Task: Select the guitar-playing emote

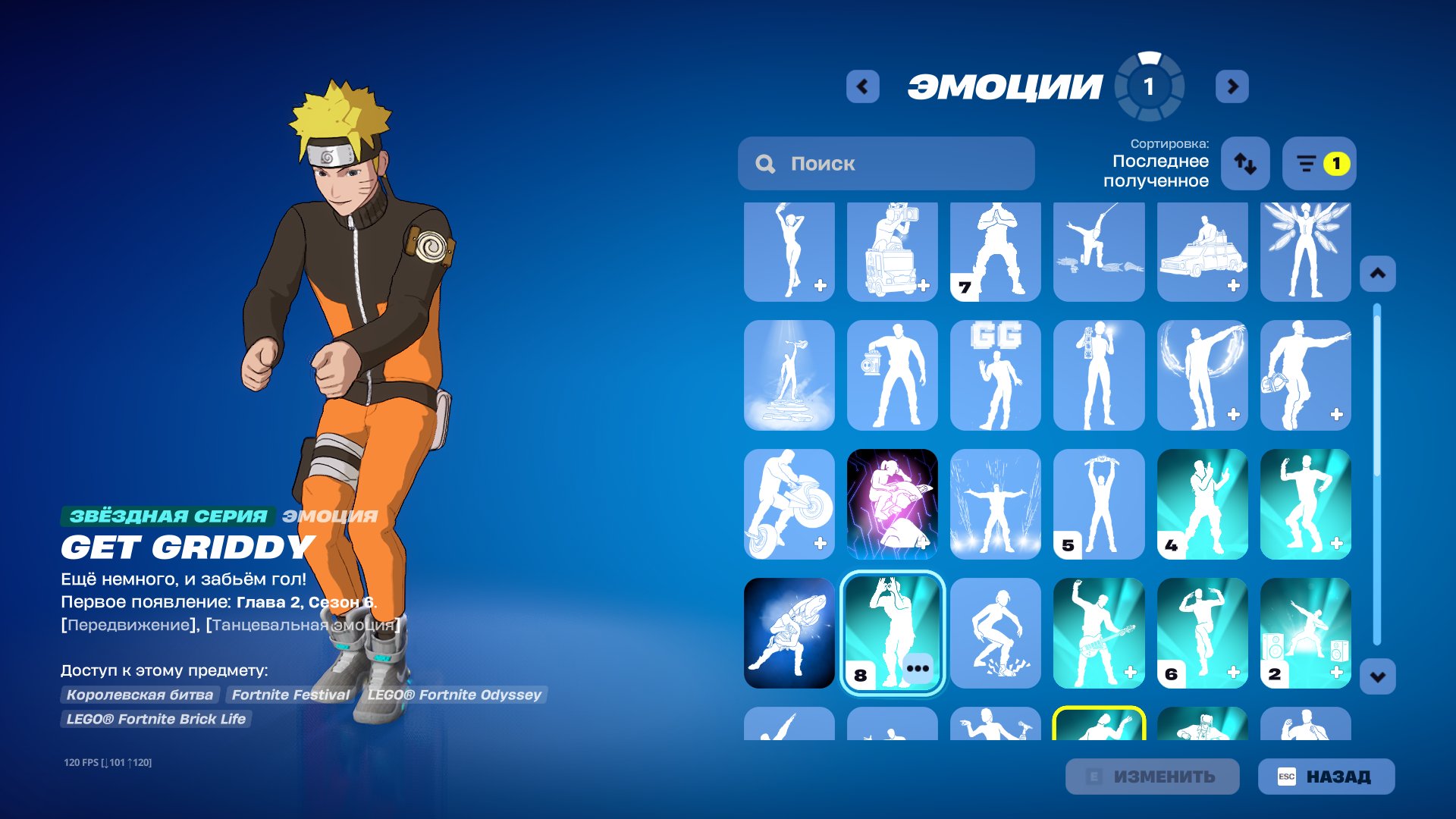Action: point(1098,632)
